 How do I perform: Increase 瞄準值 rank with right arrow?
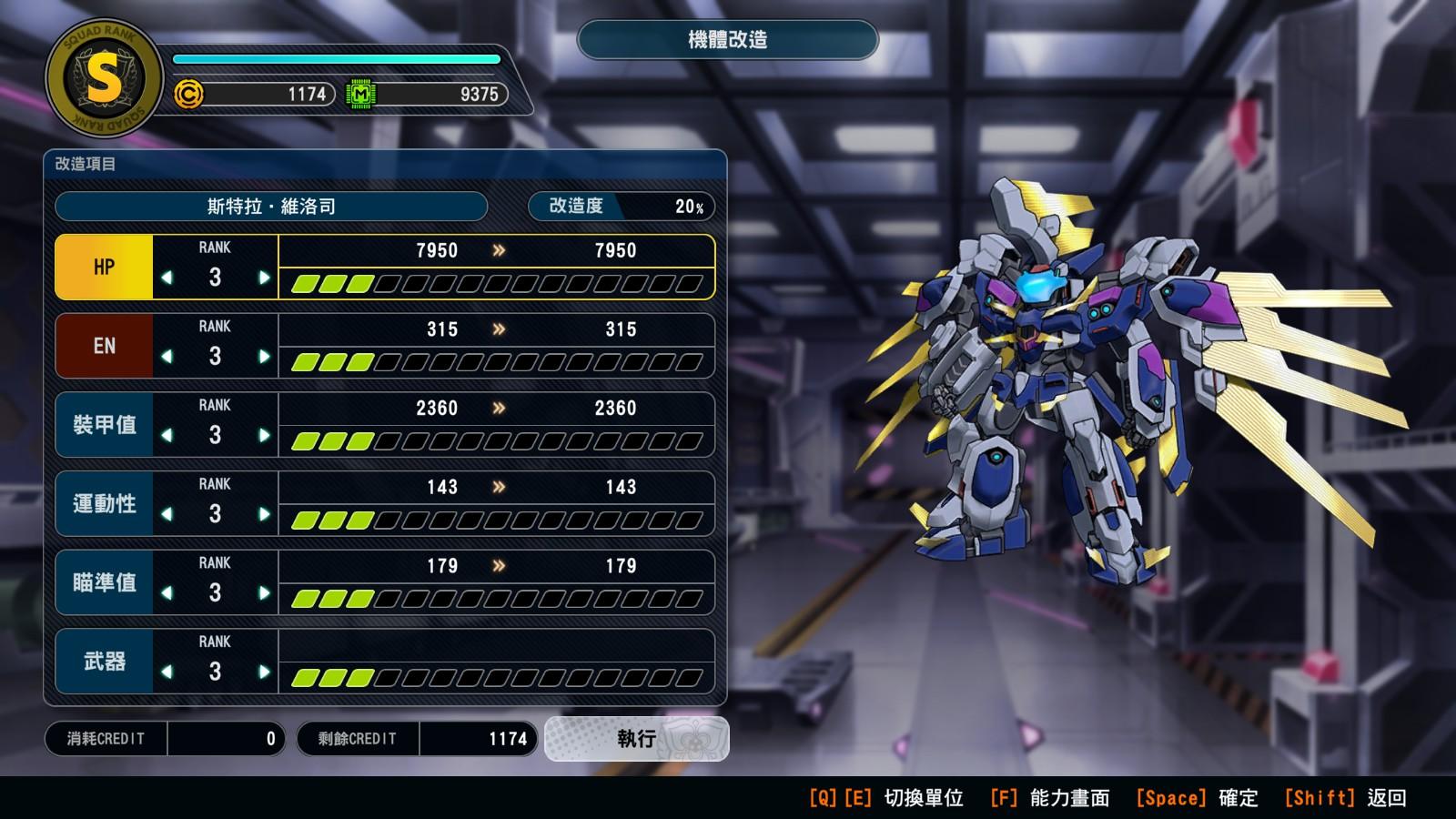[x=264, y=593]
